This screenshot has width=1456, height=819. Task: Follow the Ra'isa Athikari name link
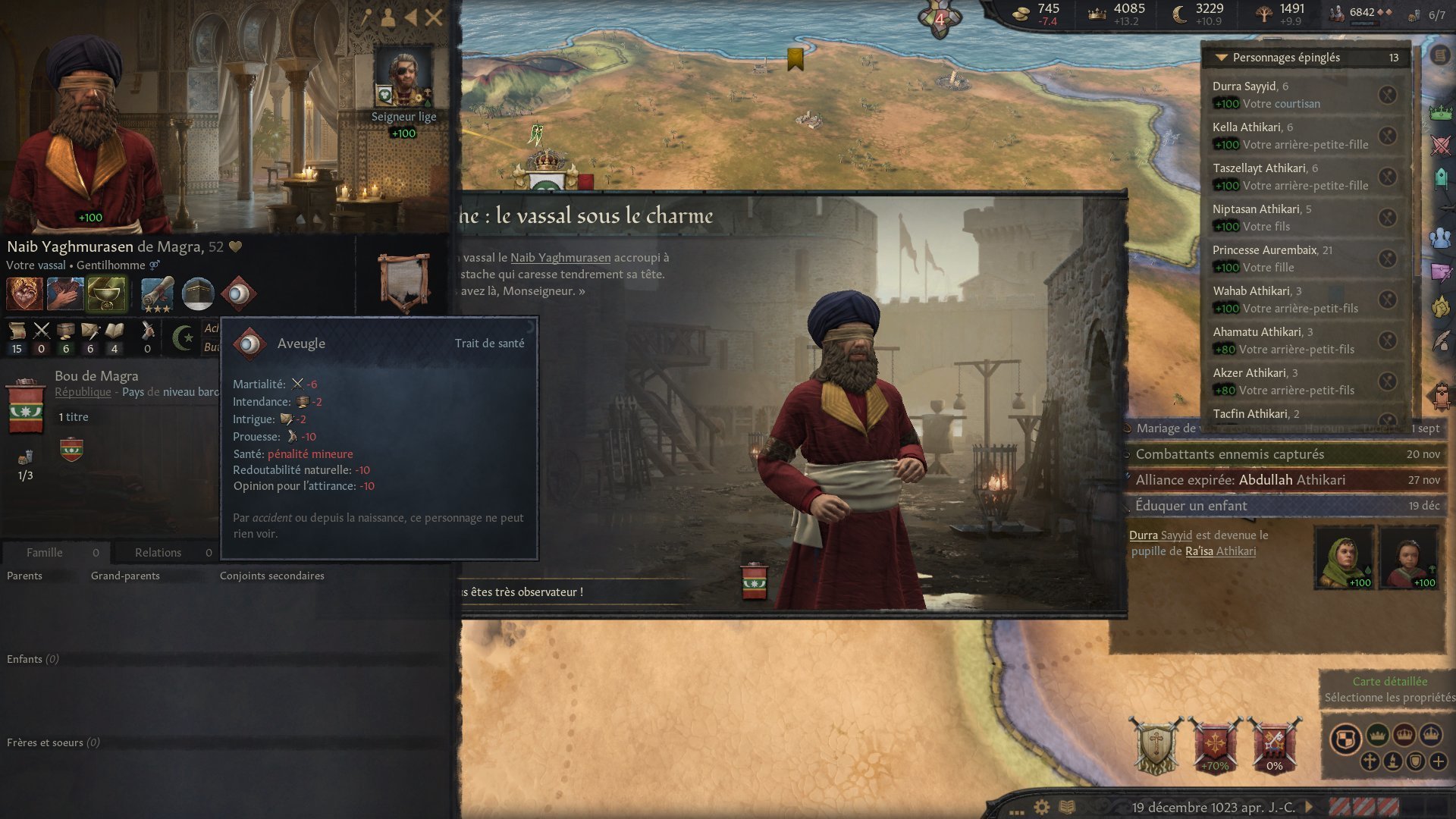point(1220,551)
